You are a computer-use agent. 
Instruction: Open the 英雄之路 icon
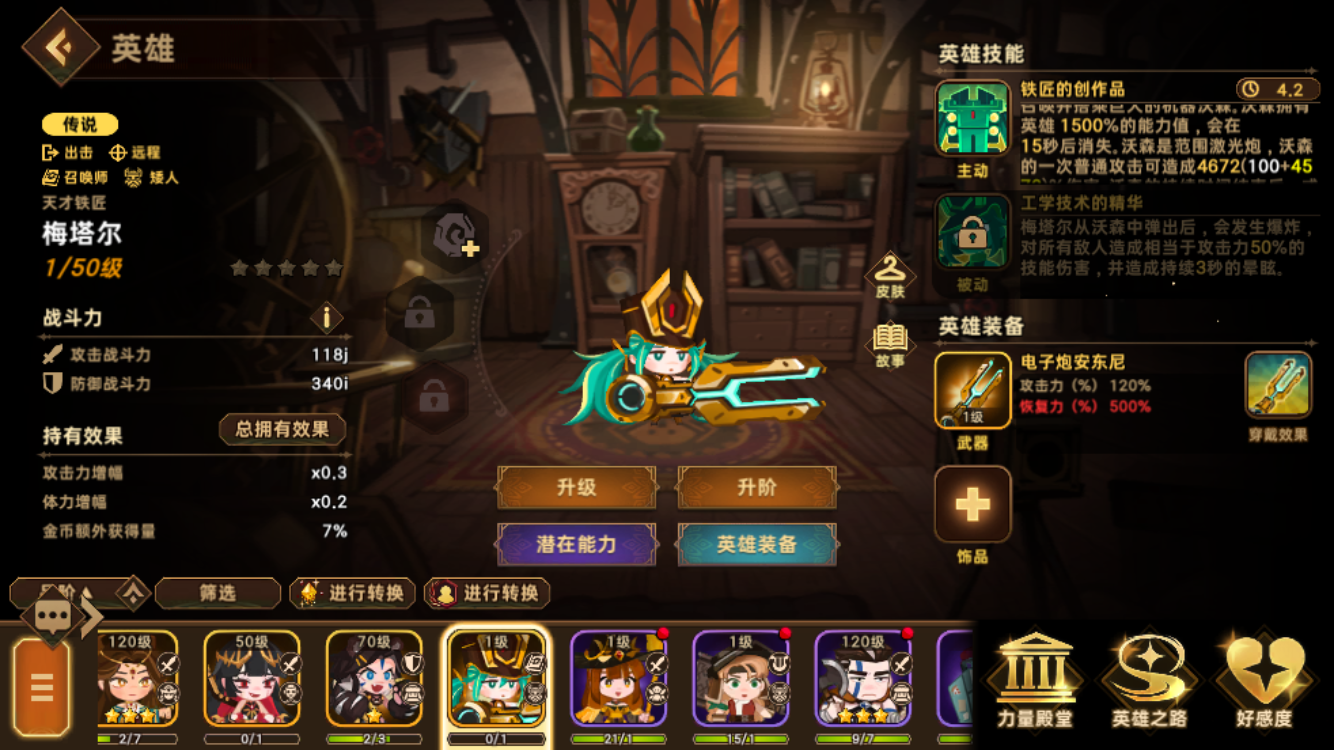pyautogui.click(x=1148, y=680)
